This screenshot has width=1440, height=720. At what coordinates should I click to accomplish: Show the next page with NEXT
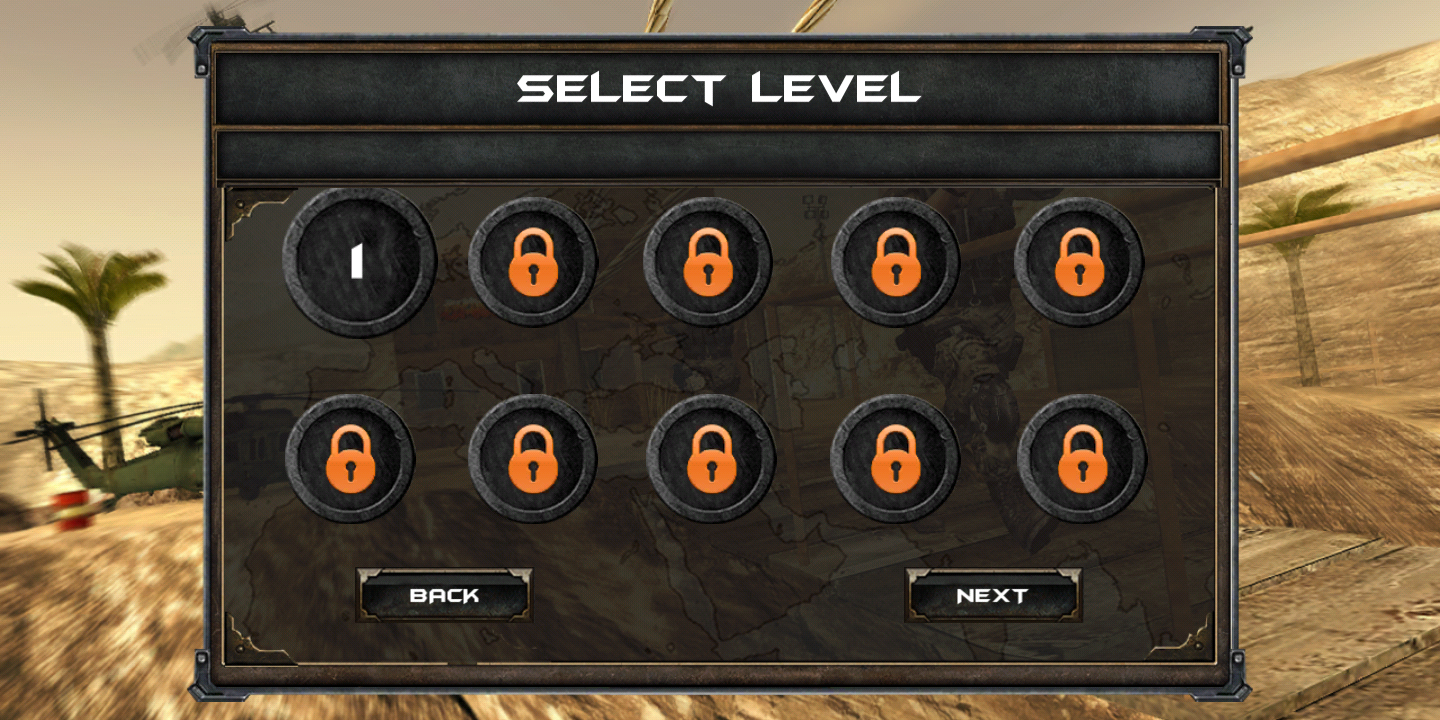pos(993,595)
